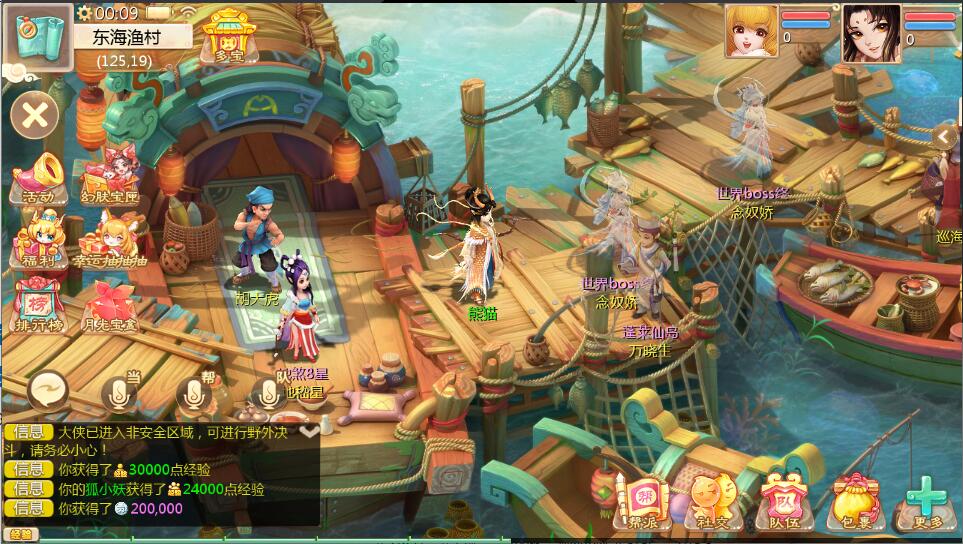Activate the 帮 guild voice microphone
Image resolution: width=963 pixels, height=544 pixels.
(196, 392)
